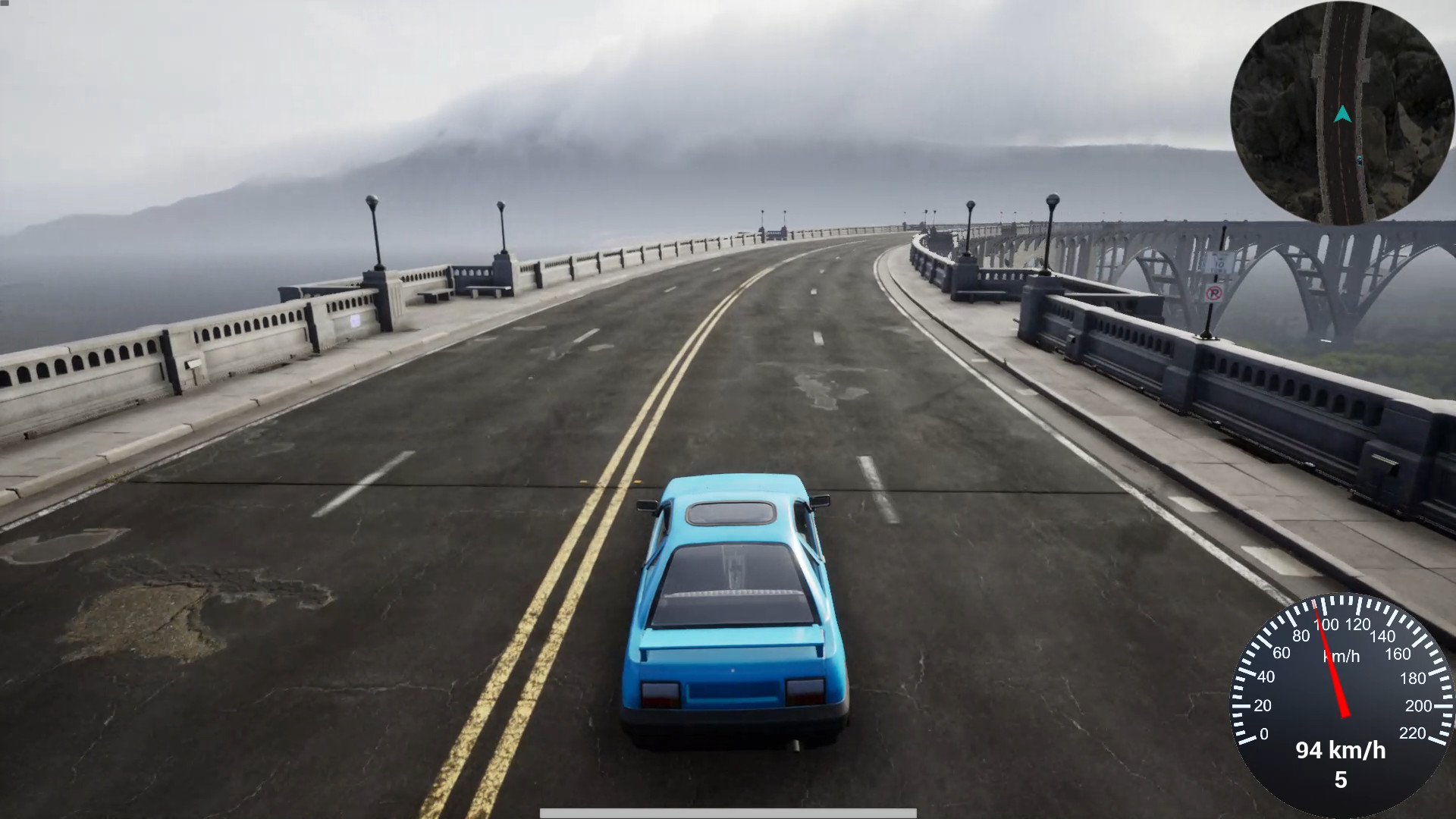Click the 94 km/h speed readout
This screenshot has width=1456, height=819.
pyautogui.click(x=1341, y=752)
